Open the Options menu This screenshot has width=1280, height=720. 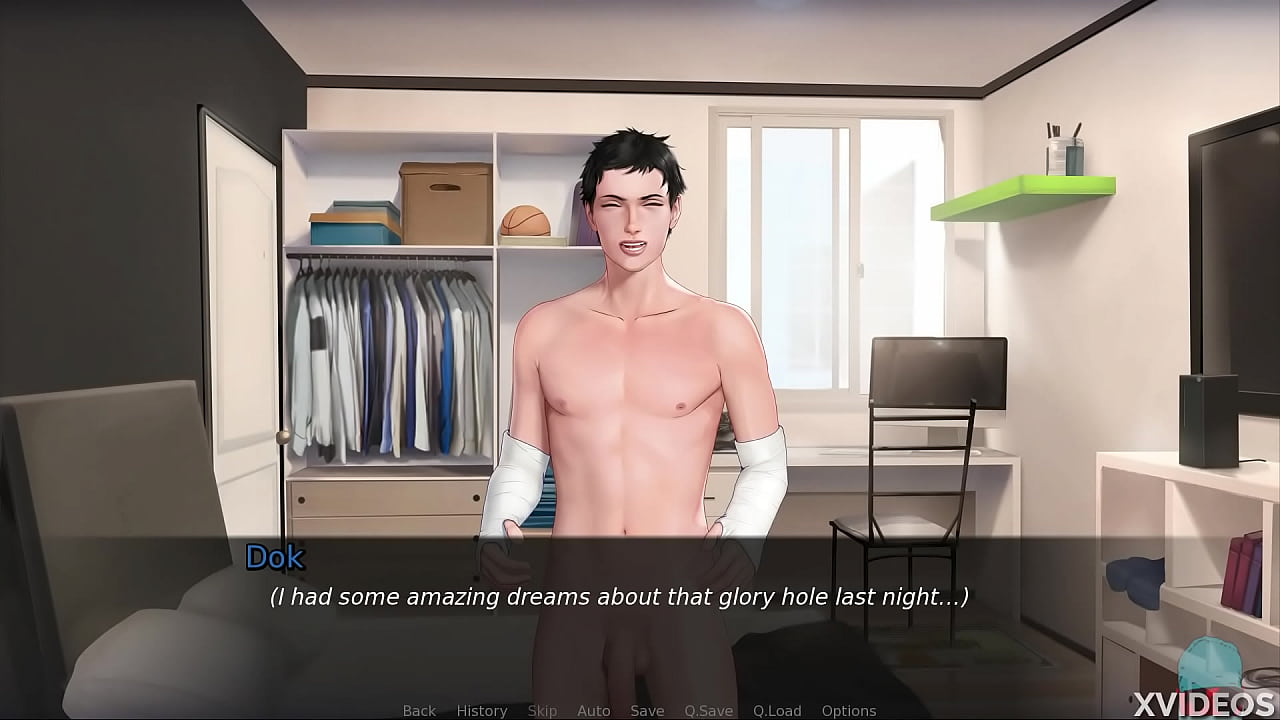[849, 710]
